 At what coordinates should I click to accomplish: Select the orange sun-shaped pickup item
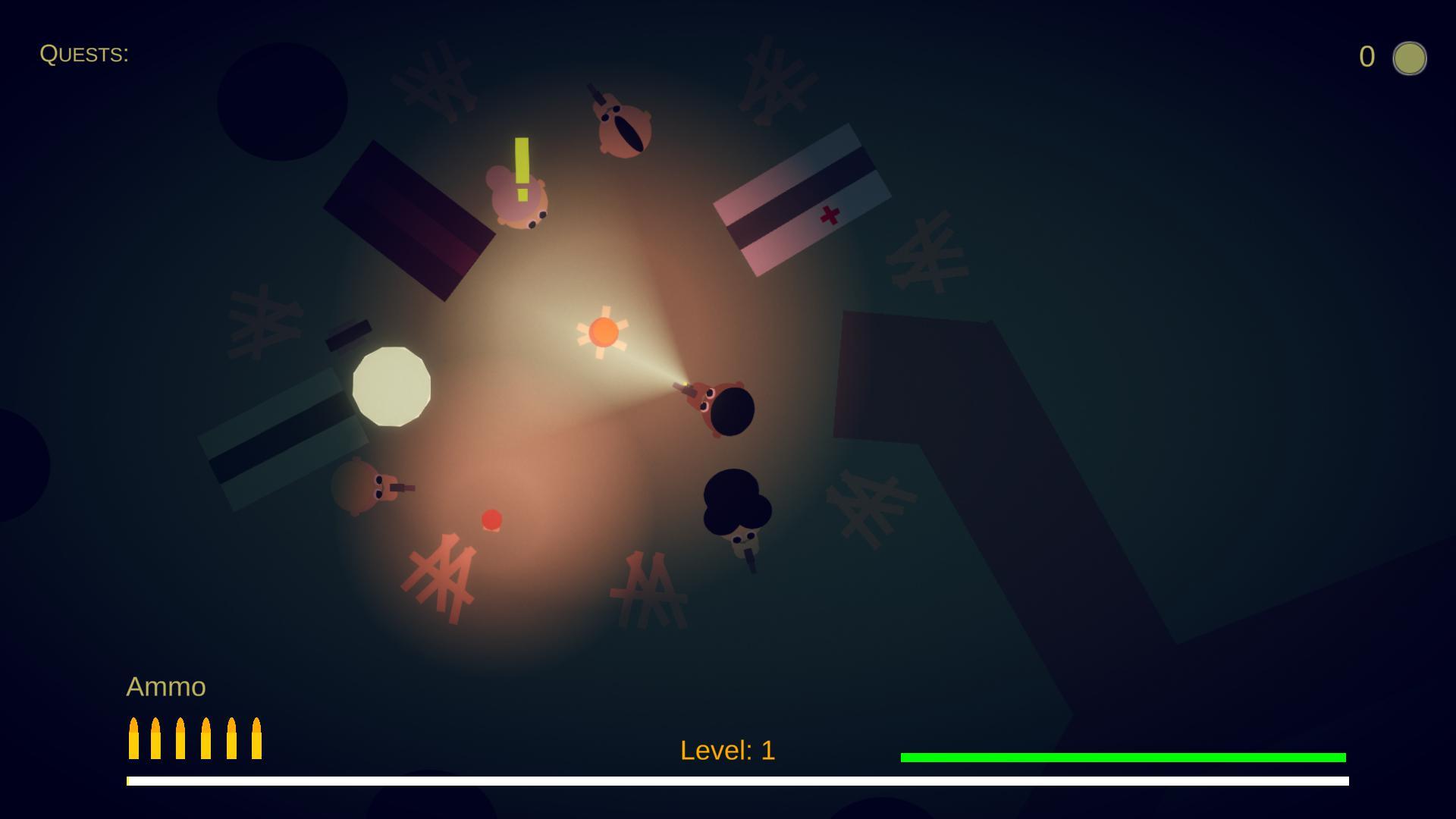tap(605, 332)
